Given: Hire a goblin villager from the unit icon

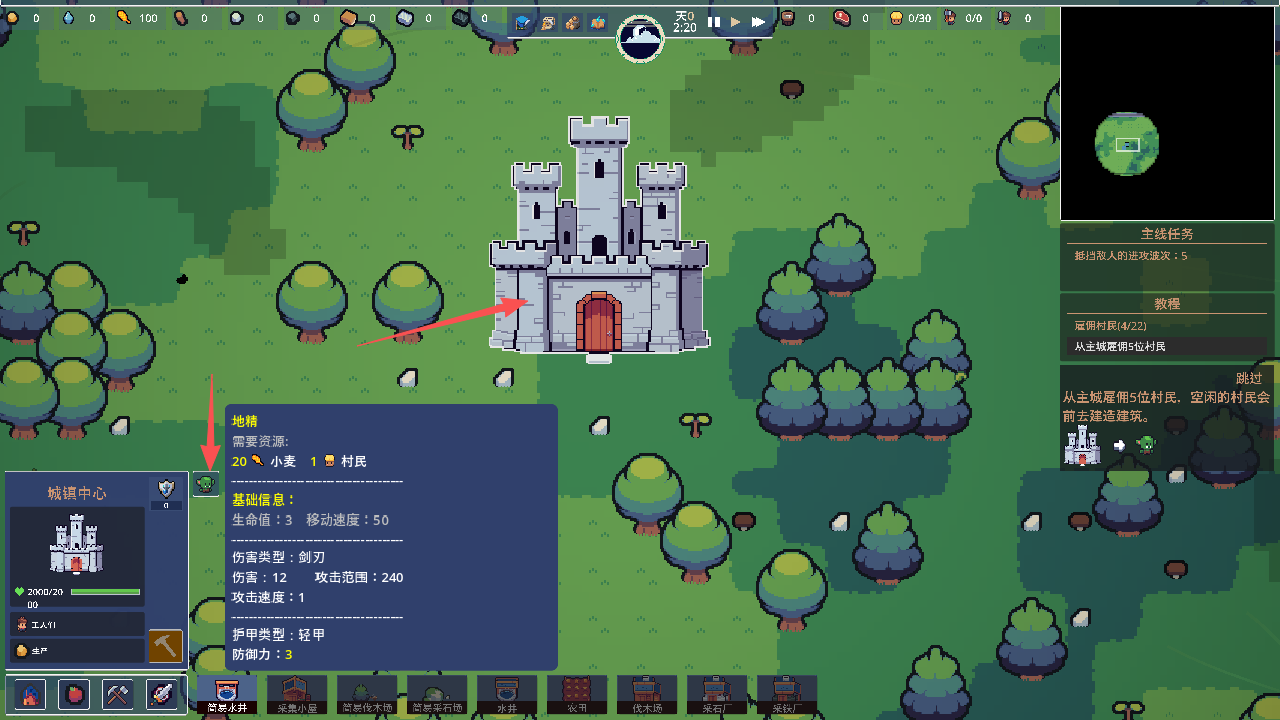Looking at the screenshot, I should coord(206,484).
